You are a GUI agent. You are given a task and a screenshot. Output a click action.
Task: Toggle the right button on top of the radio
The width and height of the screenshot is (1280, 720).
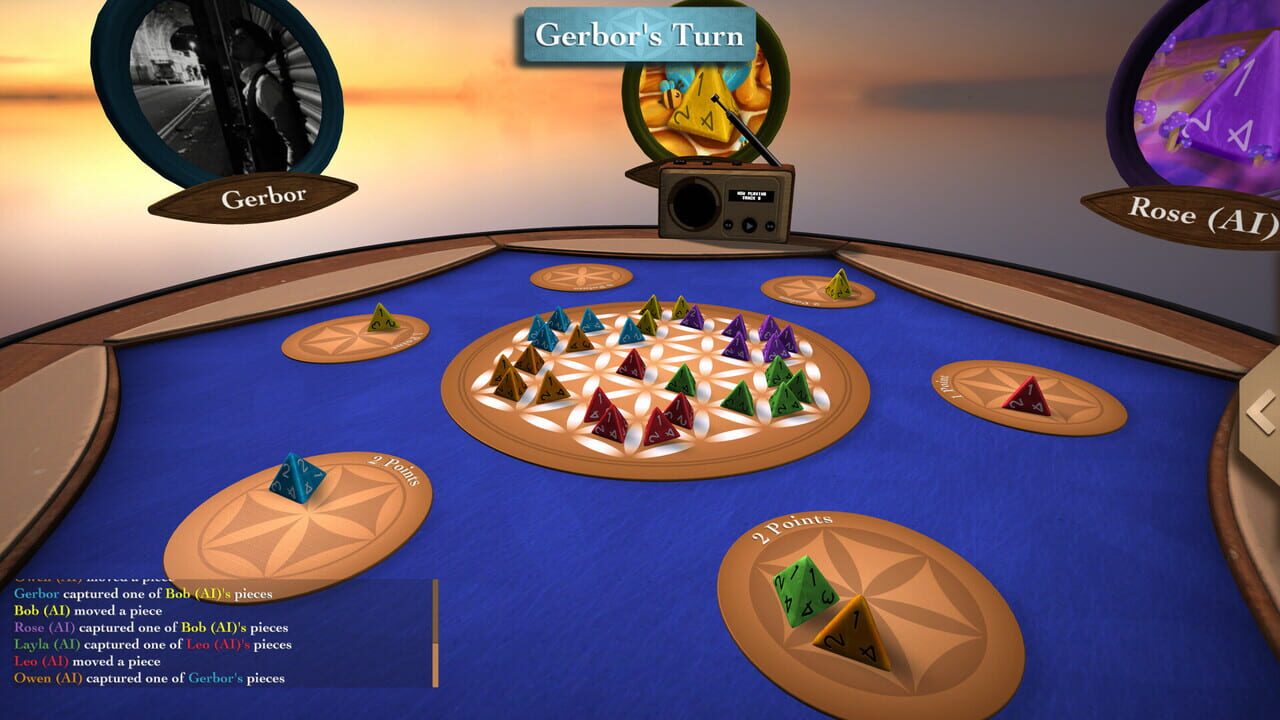735,161
